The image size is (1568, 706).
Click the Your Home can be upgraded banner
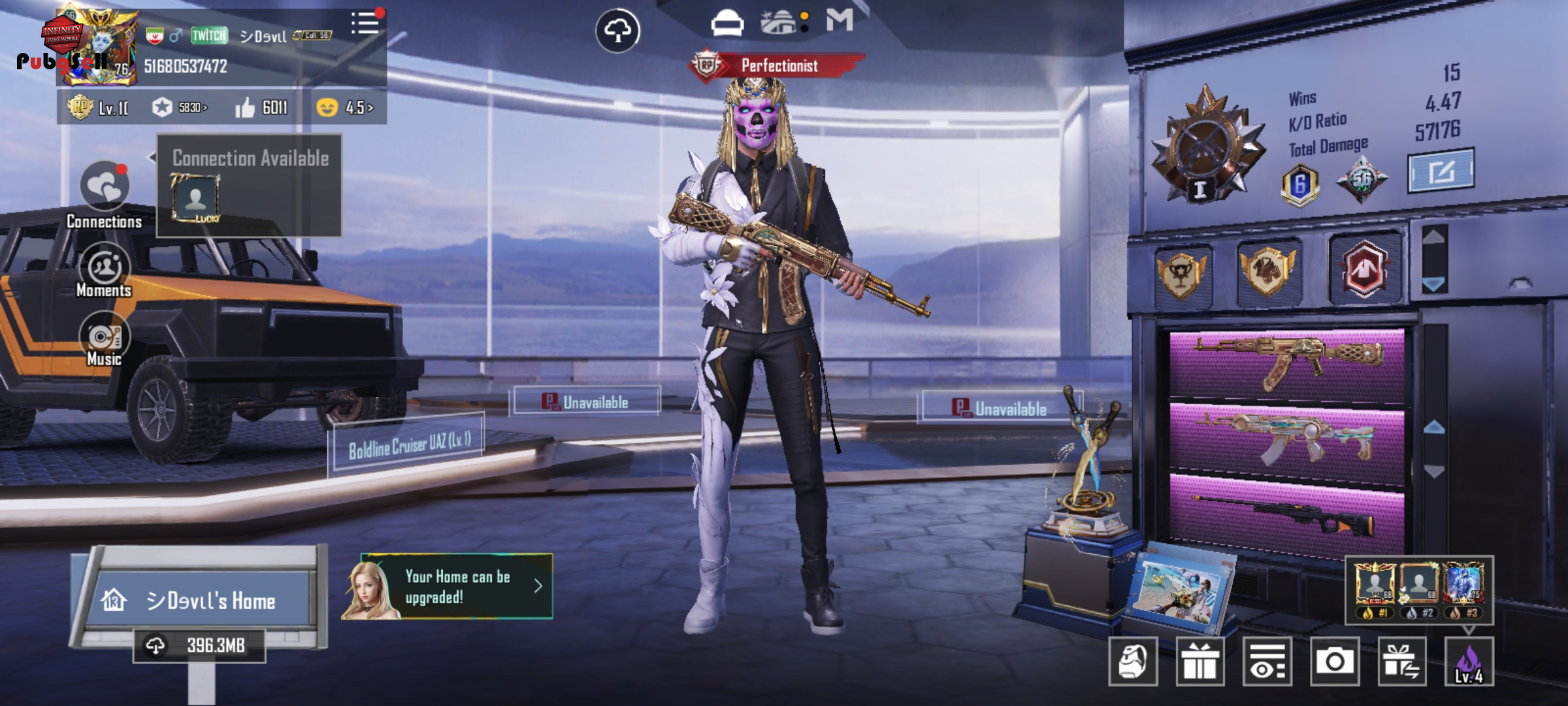pos(456,586)
